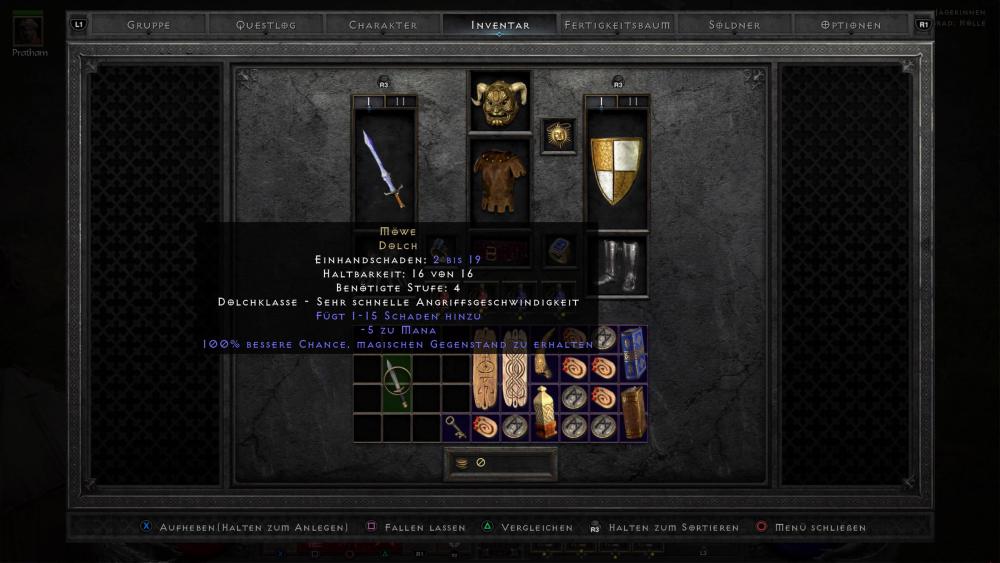Open the Optionen tab

point(851,25)
